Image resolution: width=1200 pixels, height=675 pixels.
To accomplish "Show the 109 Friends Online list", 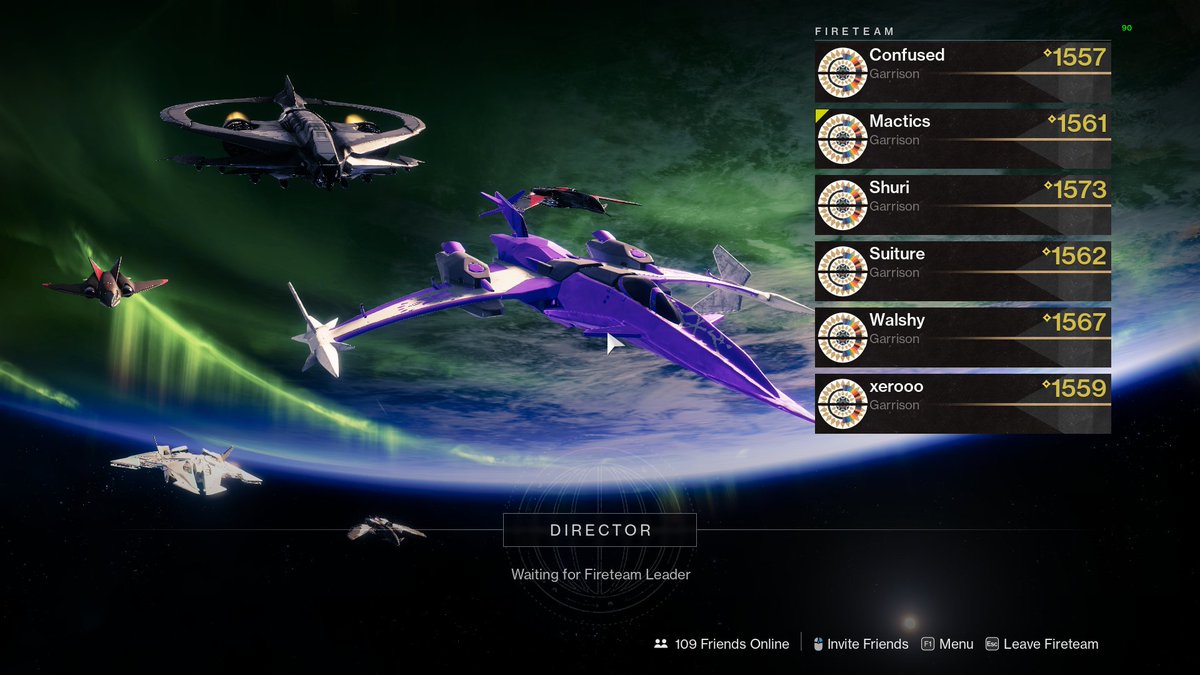I will click(x=721, y=644).
